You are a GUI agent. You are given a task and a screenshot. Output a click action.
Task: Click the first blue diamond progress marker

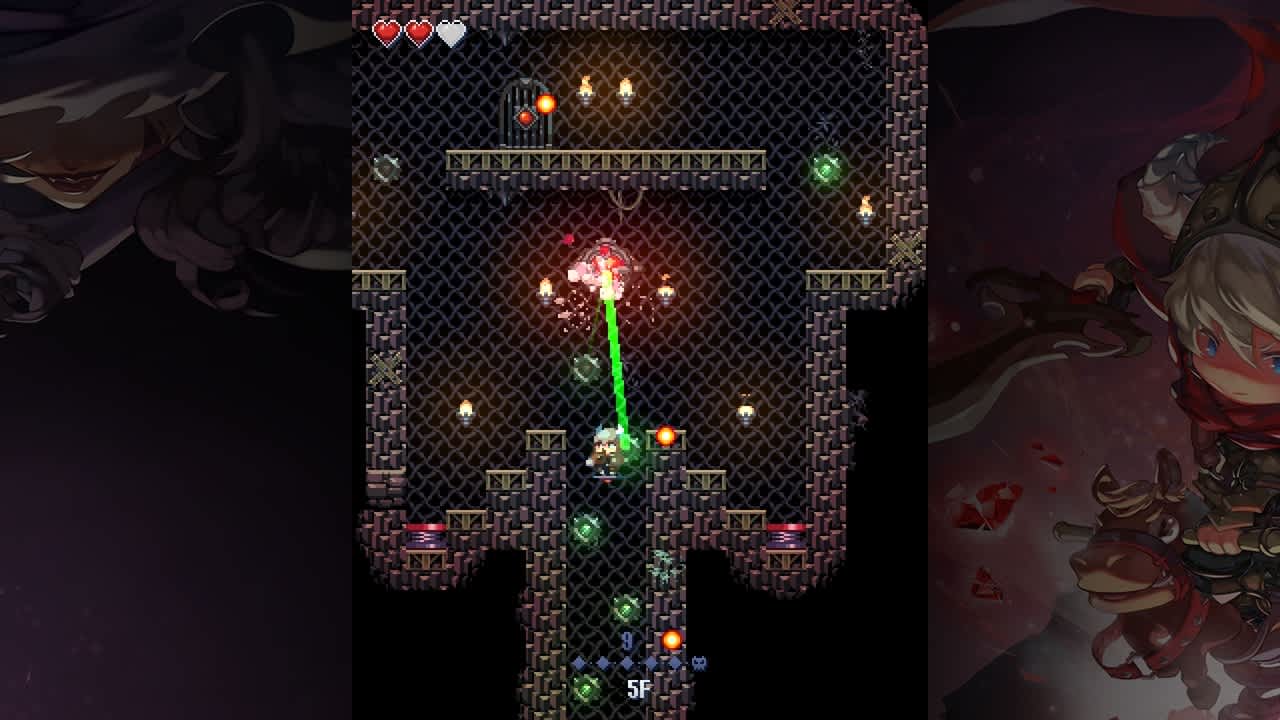(578, 661)
